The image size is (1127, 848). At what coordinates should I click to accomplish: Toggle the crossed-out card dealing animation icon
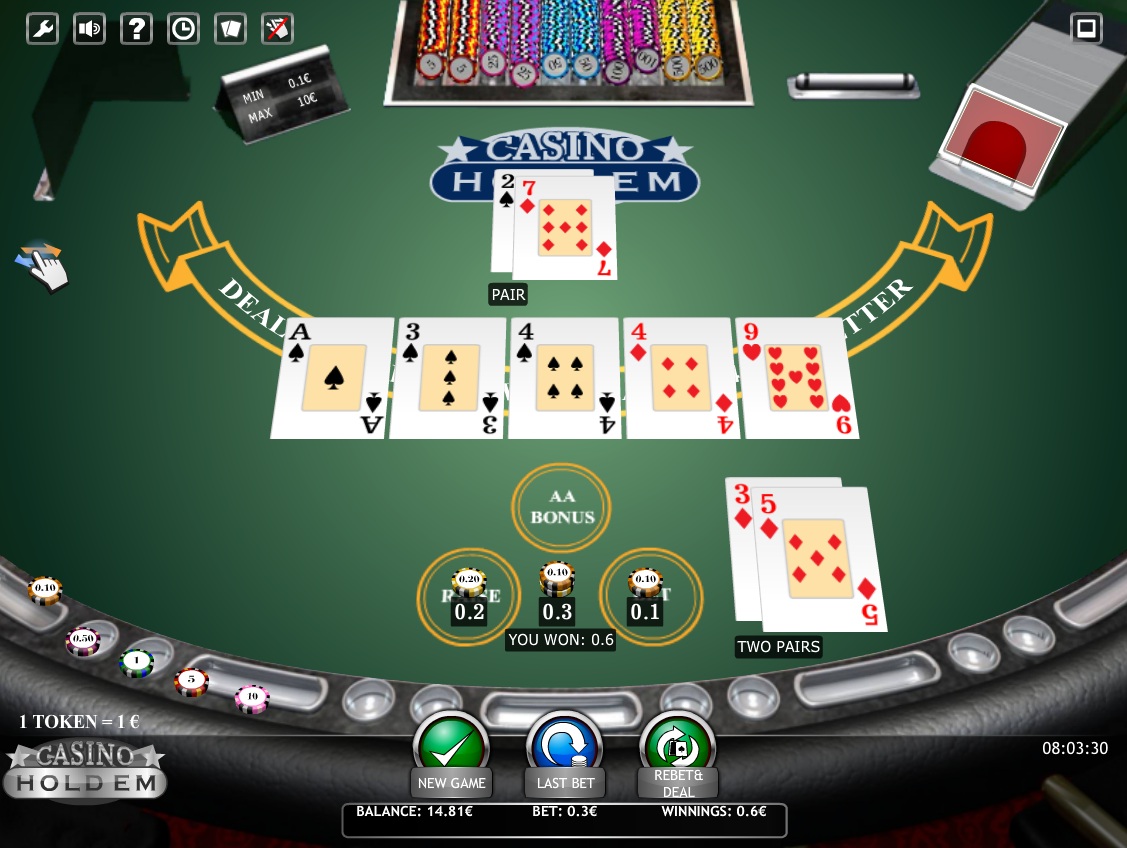[277, 28]
